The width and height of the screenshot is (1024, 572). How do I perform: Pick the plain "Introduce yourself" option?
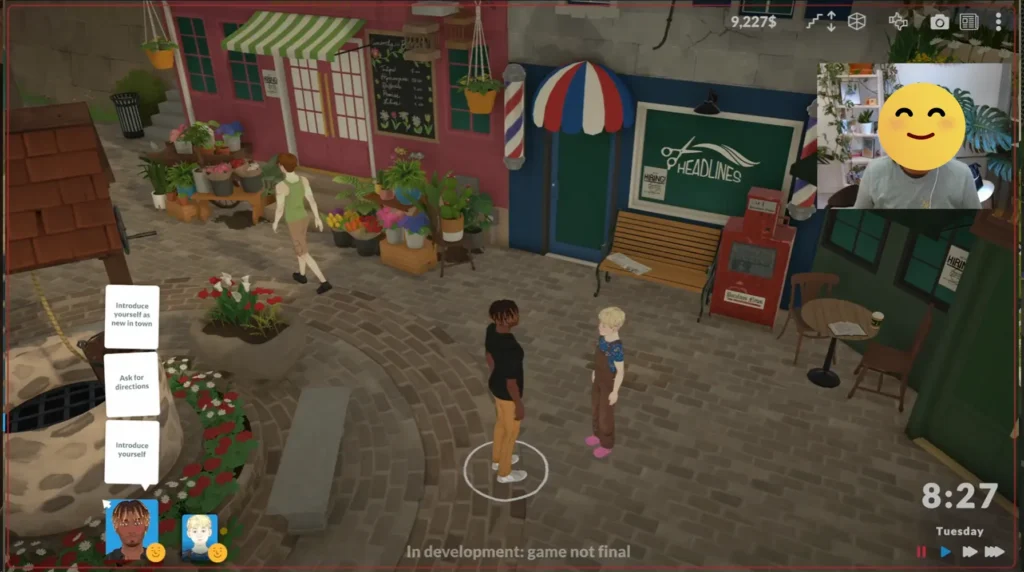pyautogui.click(x=132, y=450)
